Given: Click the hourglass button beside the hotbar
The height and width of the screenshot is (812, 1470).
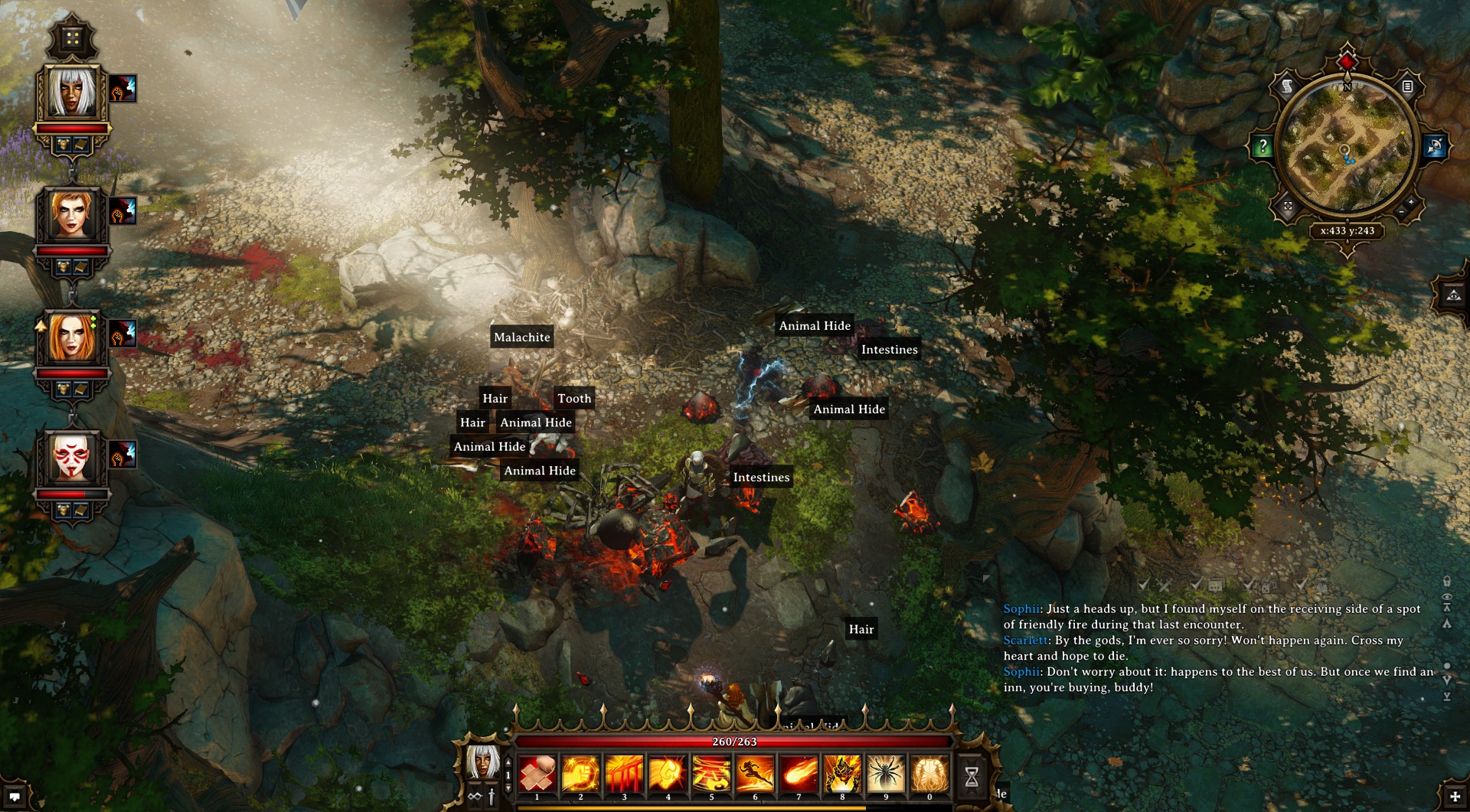Looking at the screenshot, I should tap(972, 777).
